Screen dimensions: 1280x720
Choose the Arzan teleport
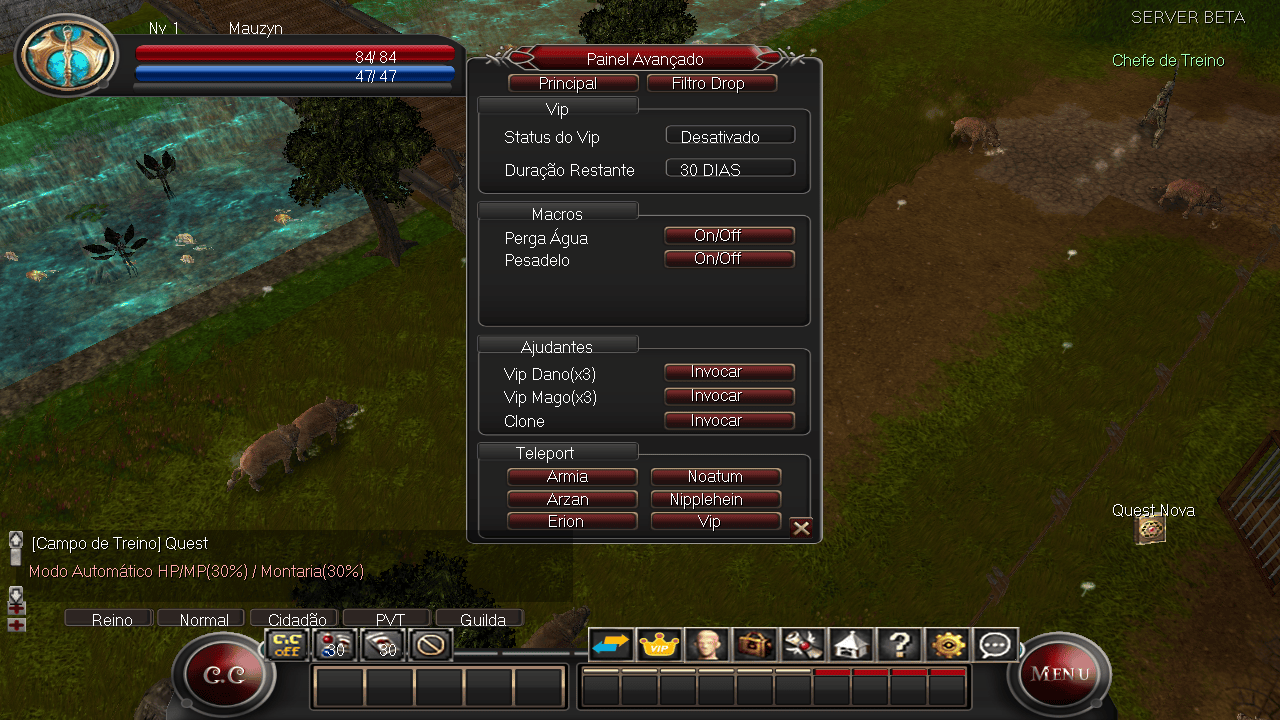tap(572, 499)
